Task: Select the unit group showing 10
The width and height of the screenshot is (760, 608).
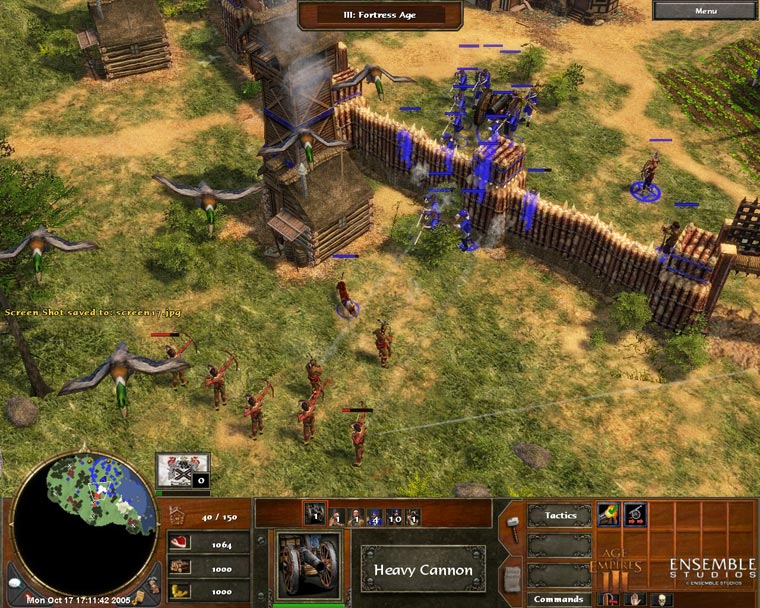Action: point(394,517)
